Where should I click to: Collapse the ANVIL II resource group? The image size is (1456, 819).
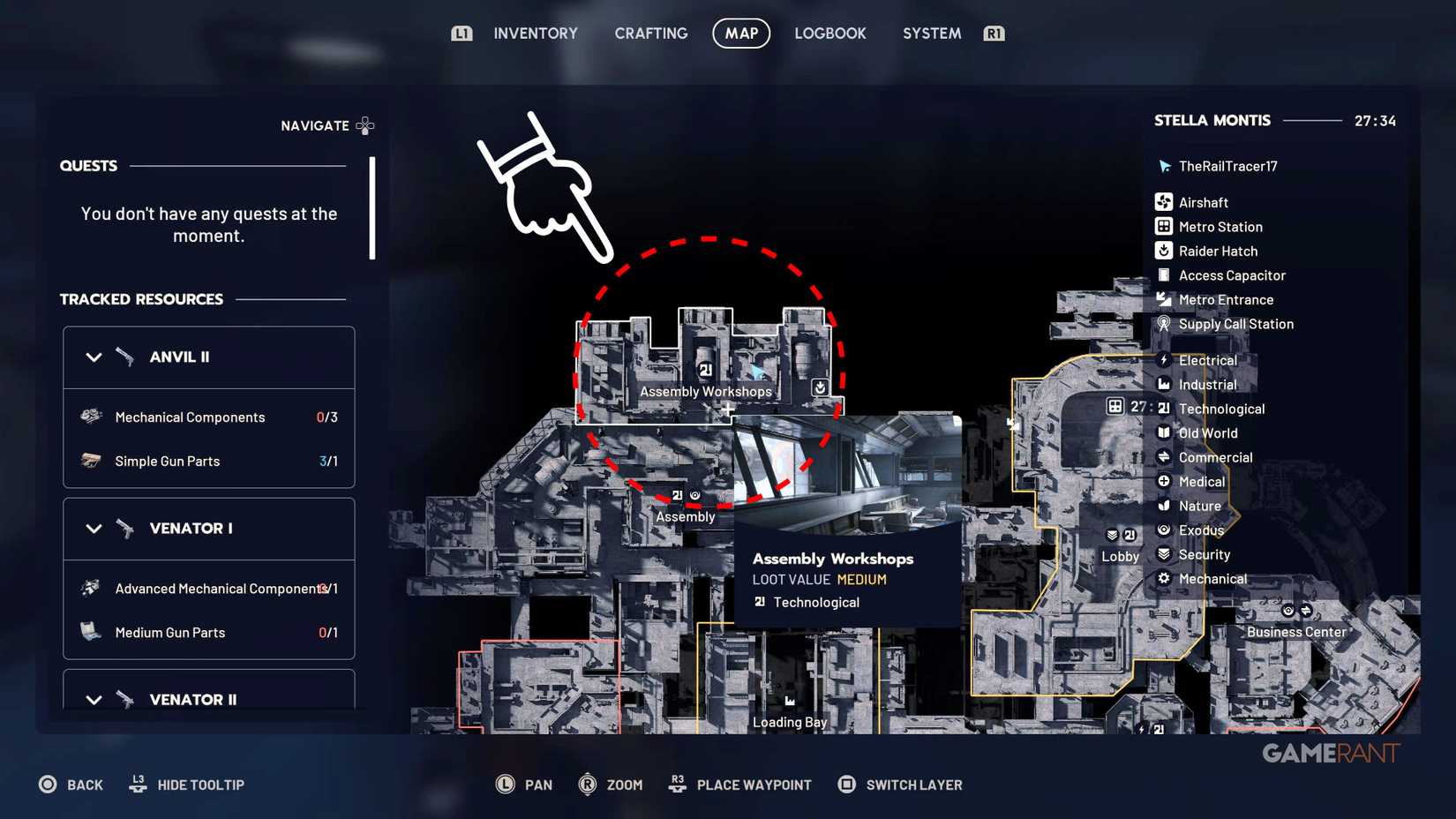coord(94,357)
